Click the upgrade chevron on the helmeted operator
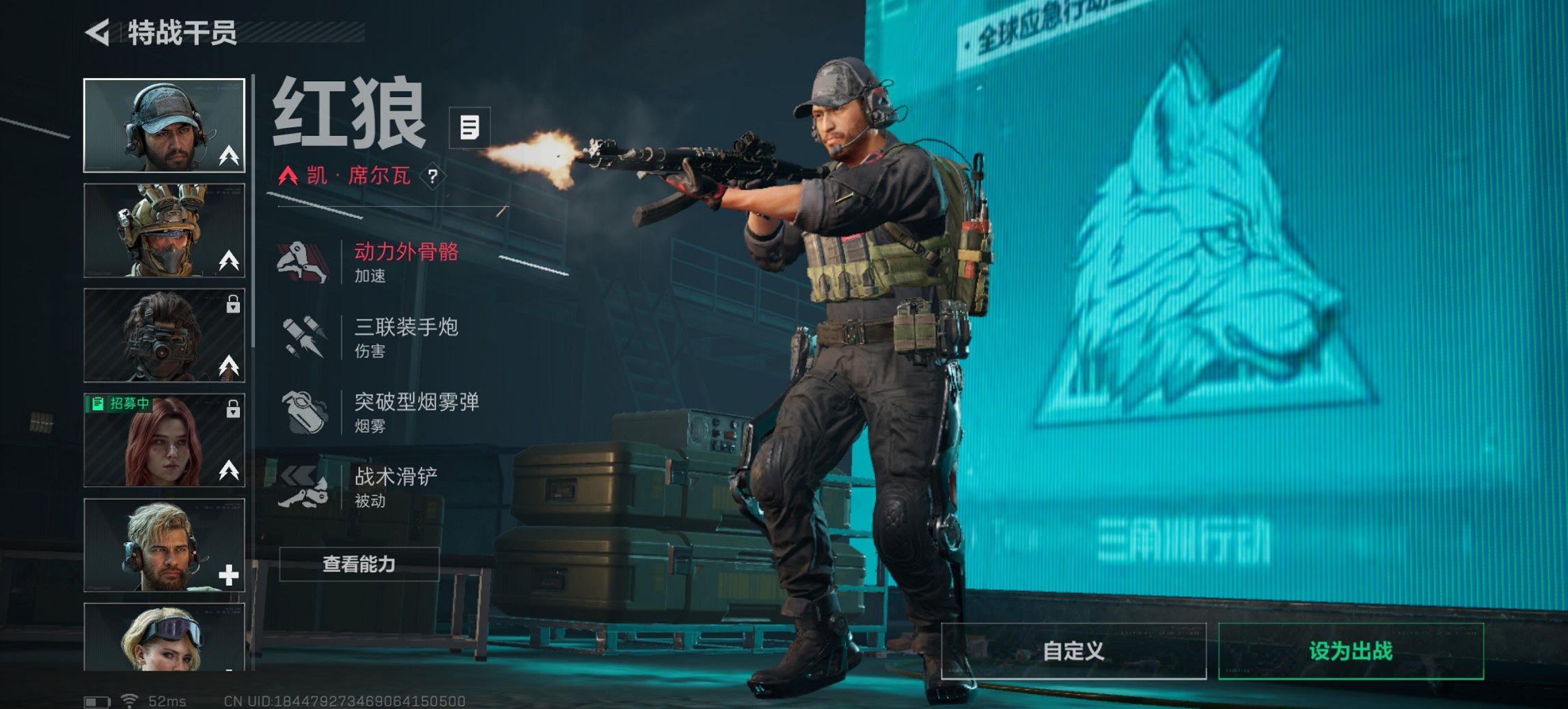Viewport: 1568px width, 709px height. point(230,260)
